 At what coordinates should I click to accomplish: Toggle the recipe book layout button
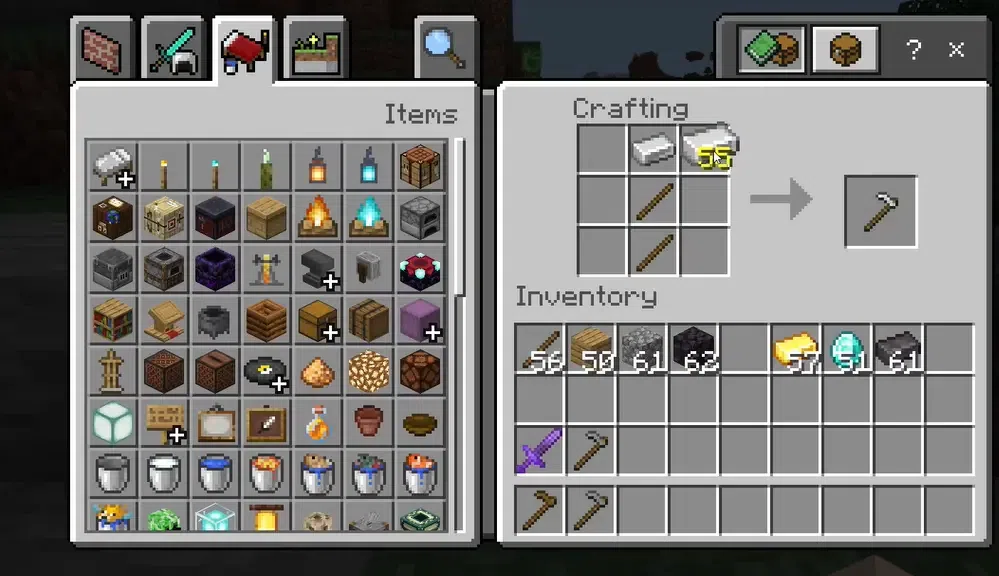[769, 48]
